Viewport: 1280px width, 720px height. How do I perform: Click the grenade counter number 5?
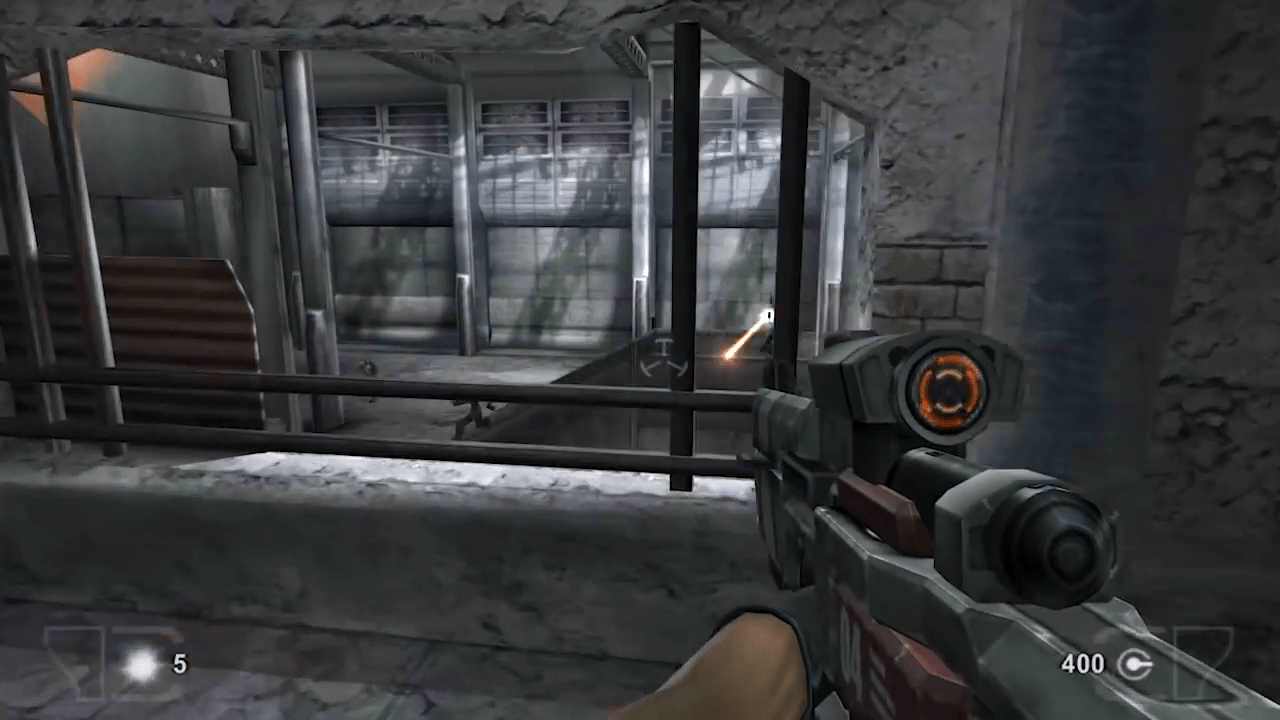pos(178,663)
